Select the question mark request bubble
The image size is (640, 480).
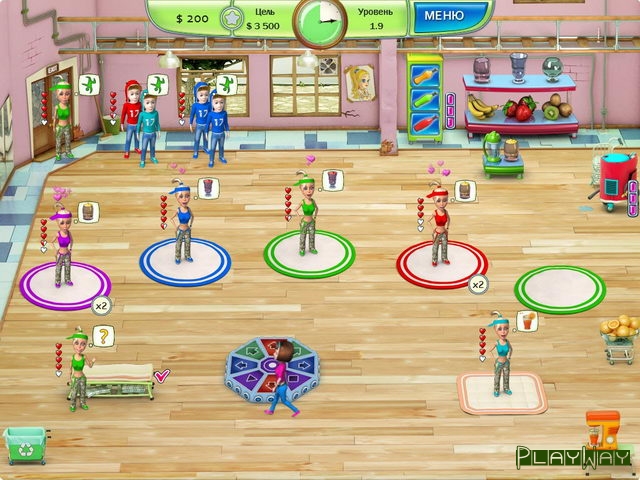point(101,336)
